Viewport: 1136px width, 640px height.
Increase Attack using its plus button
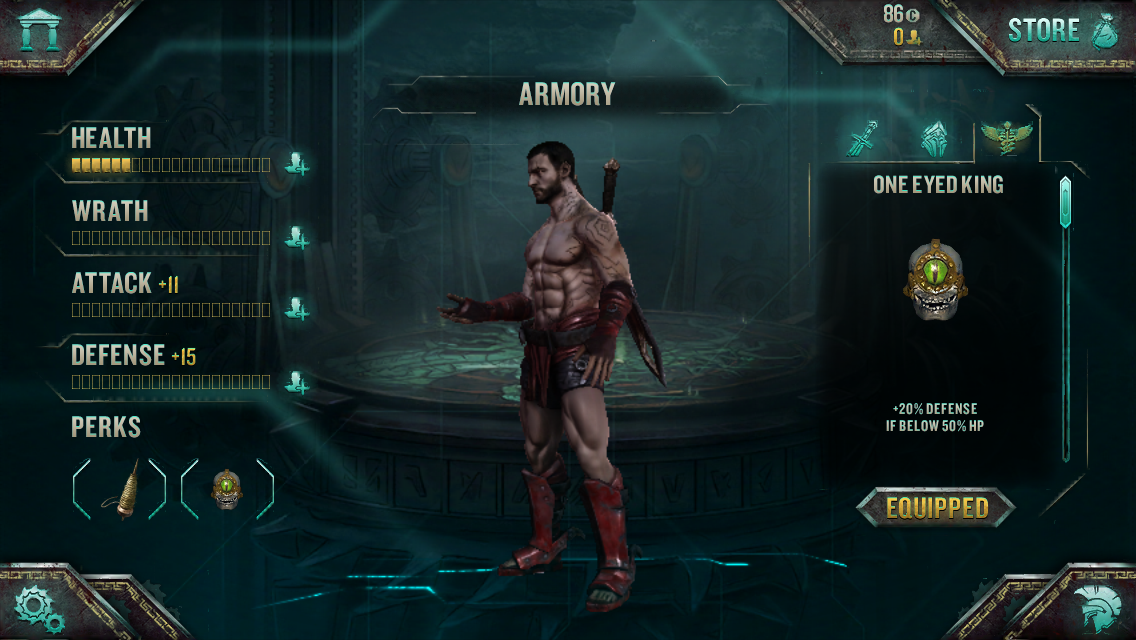pos(296,308)
